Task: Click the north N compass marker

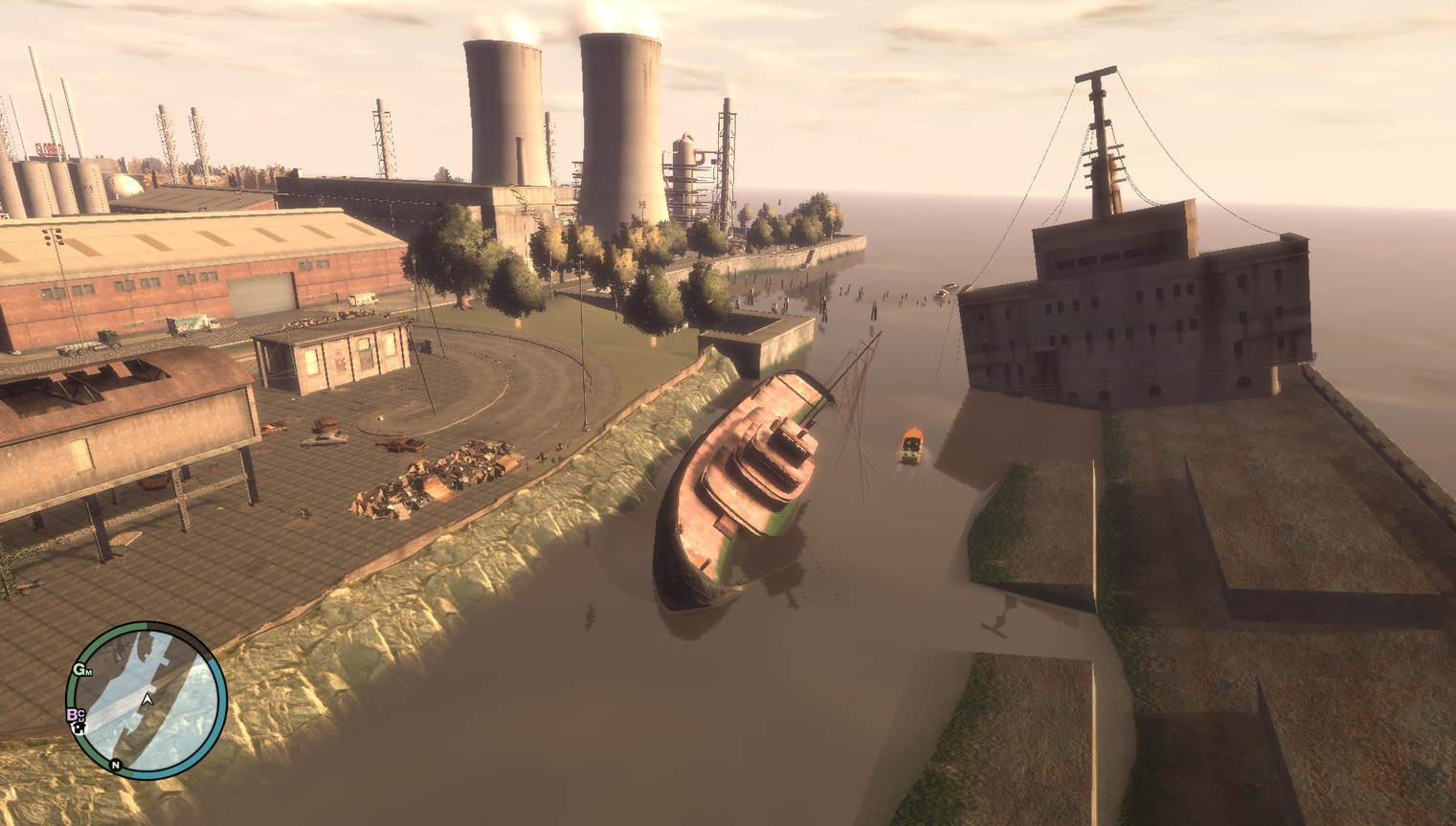Action: coord(116,765)
